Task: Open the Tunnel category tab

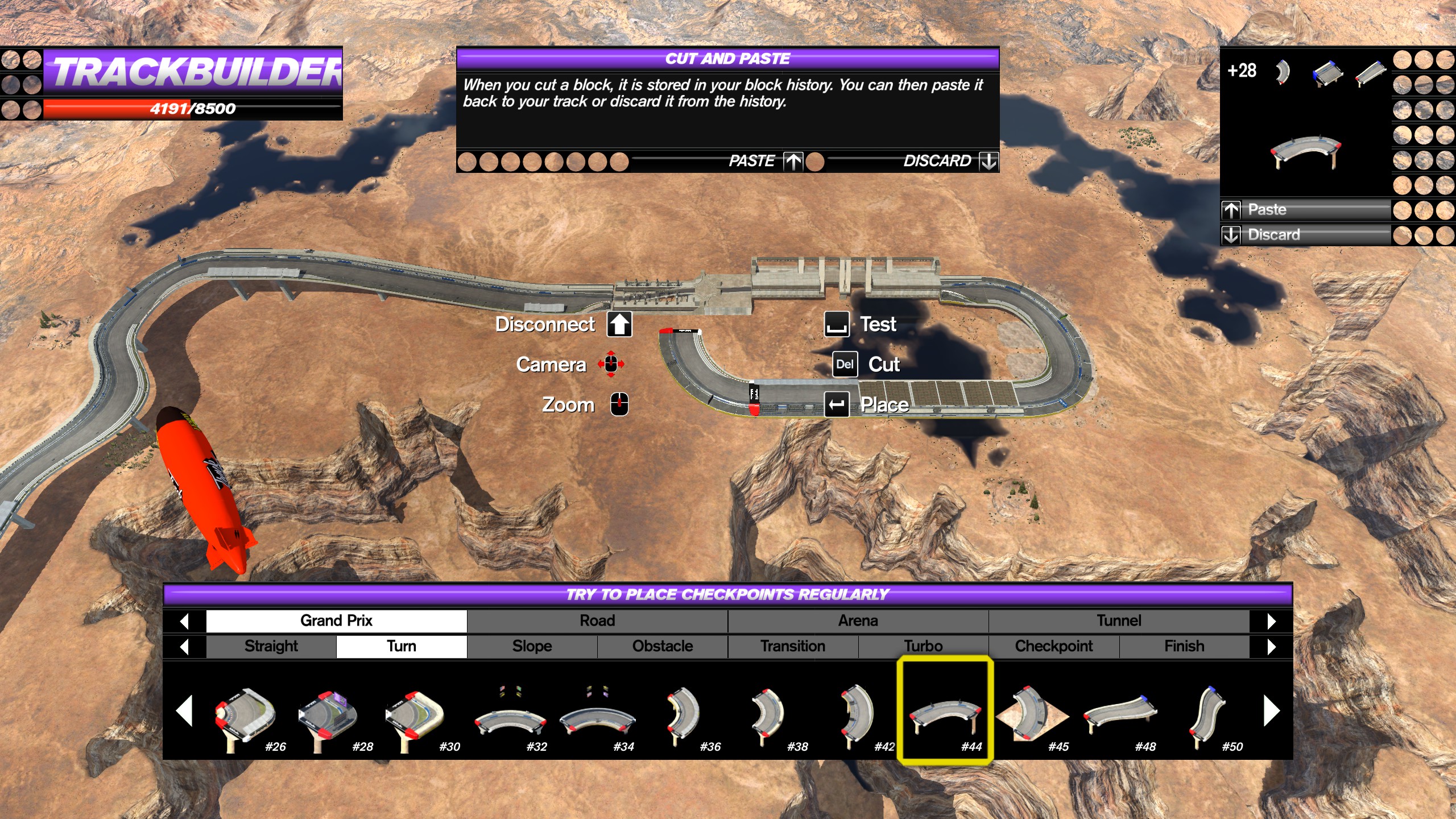Action: 1119,621
